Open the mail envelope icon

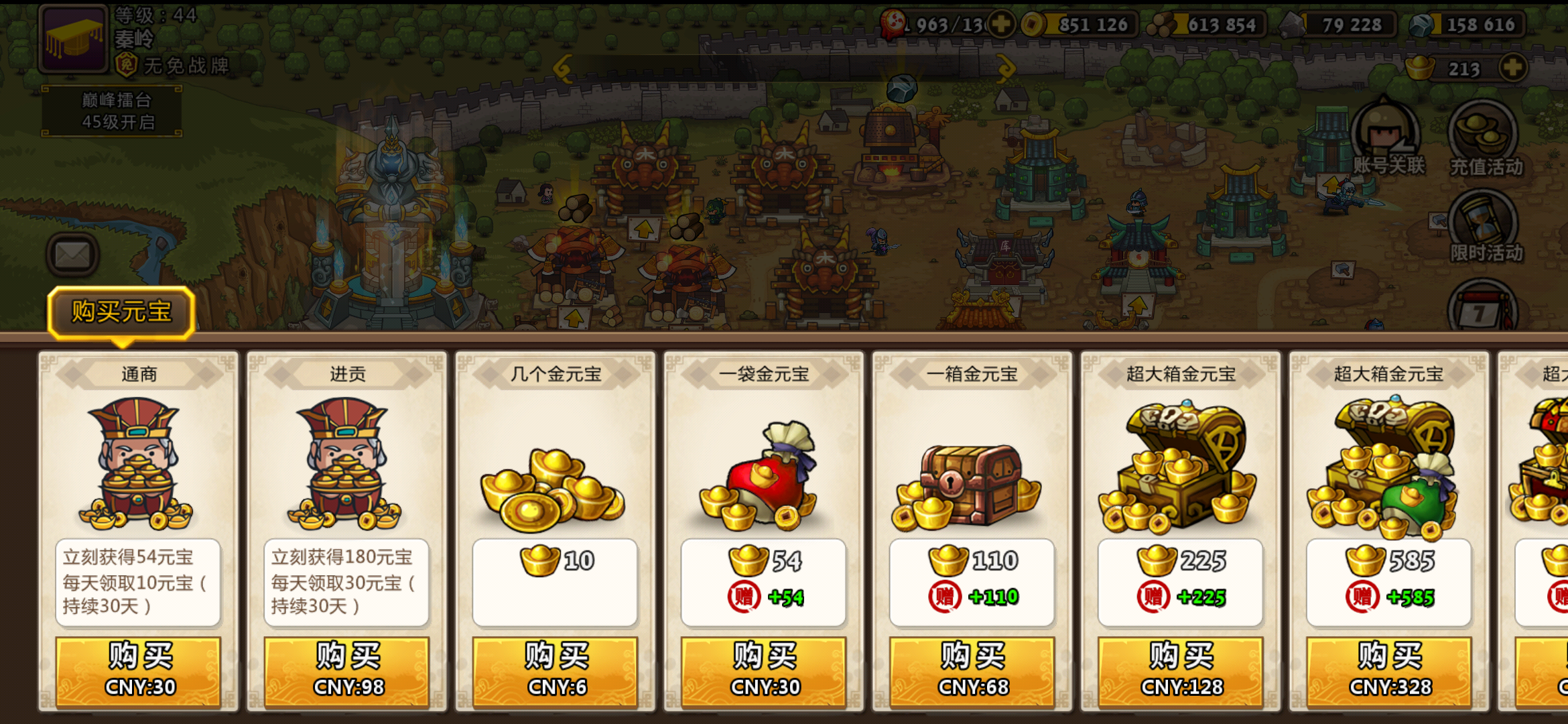pos(74,253)
